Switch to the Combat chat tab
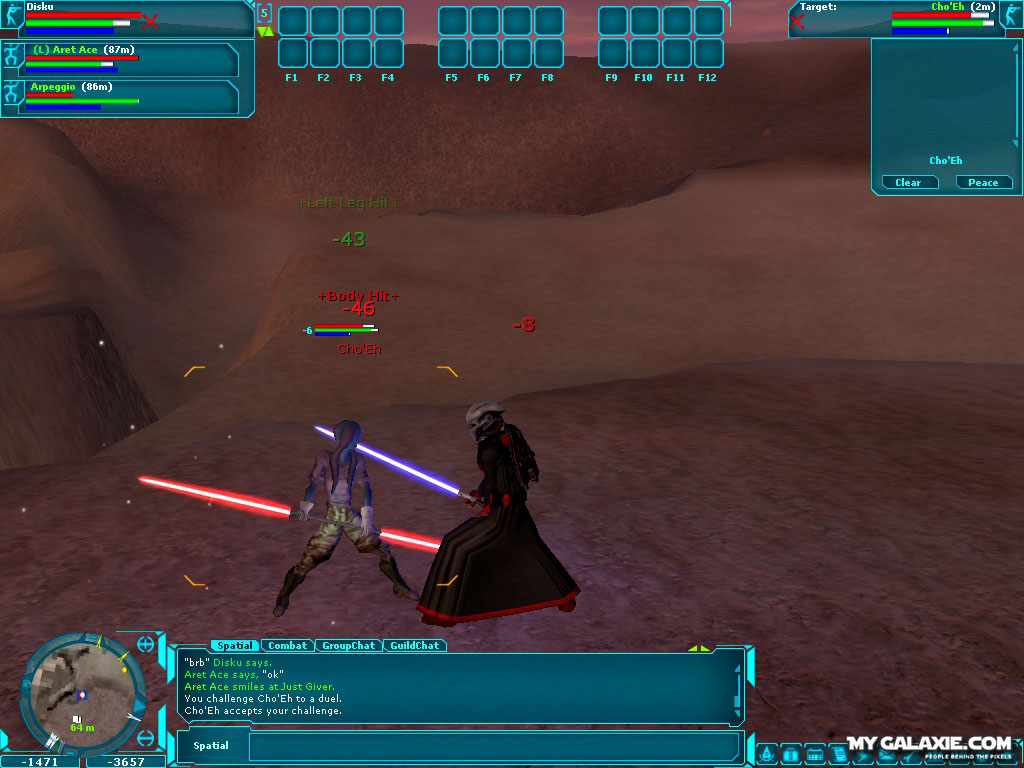 tap(288, 646)
